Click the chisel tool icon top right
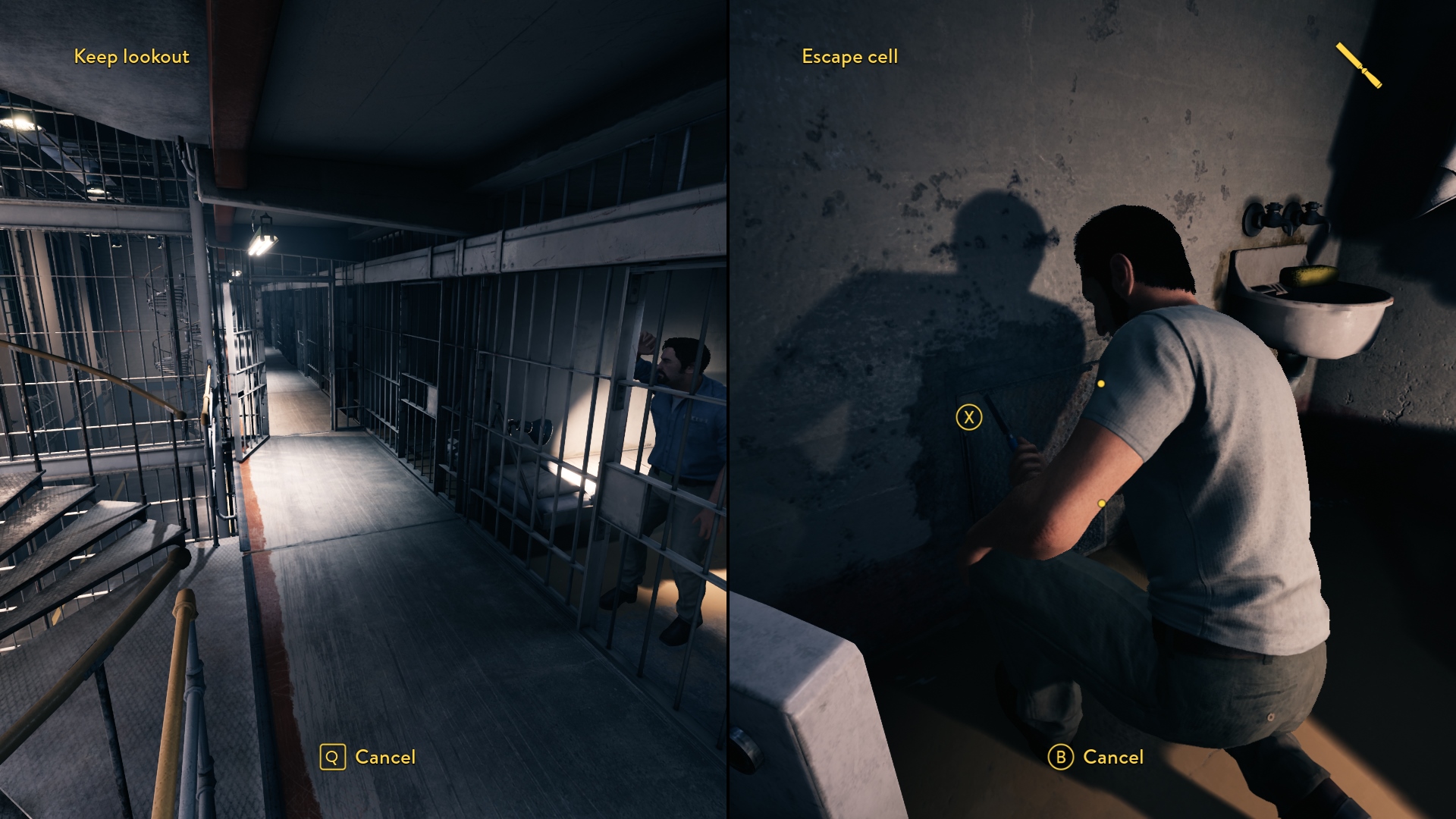Screen dimensions: 1456x819 1361,67
